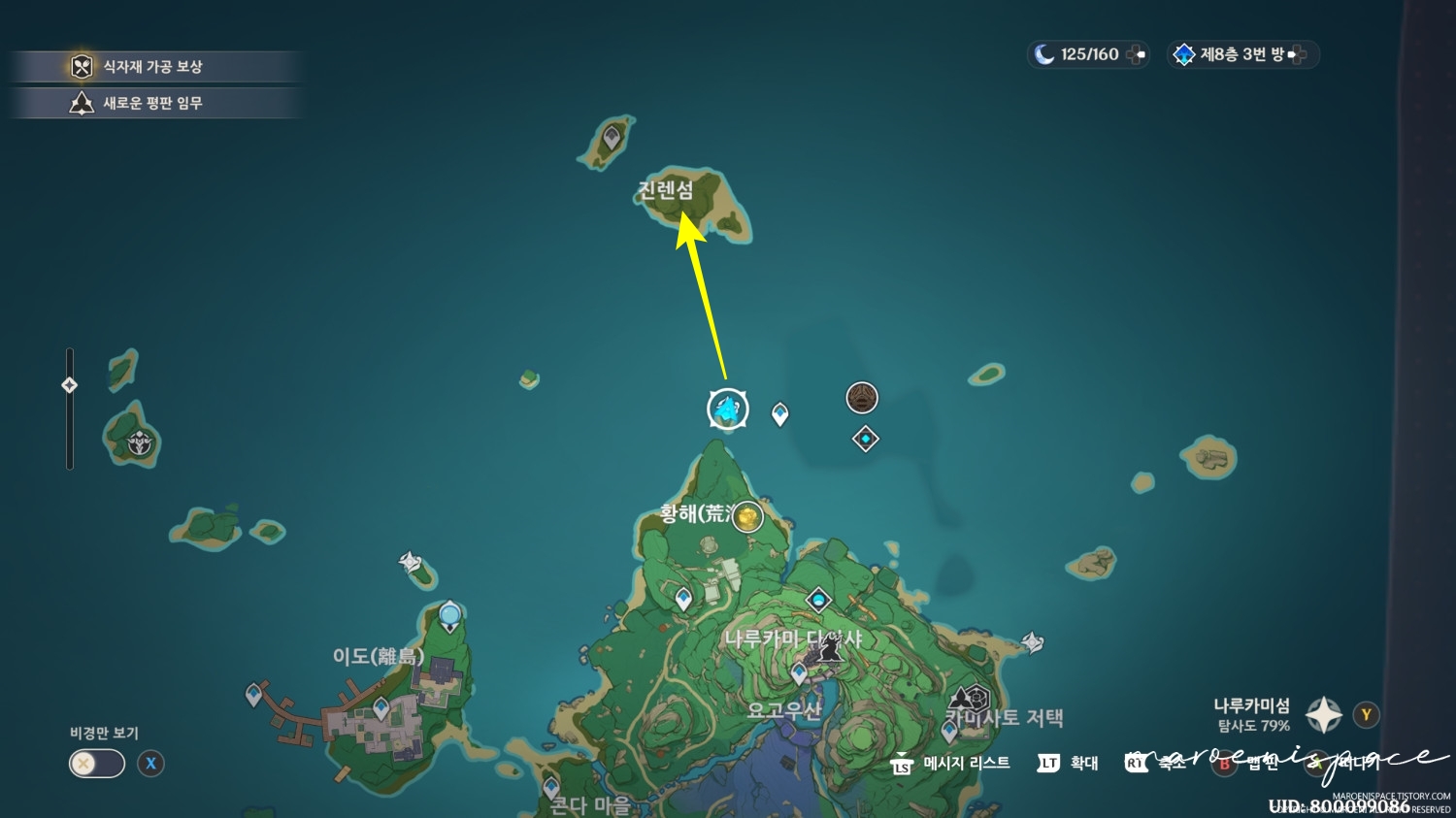Open the 식자재 가공 보상 quest banner

pos(155,66)
